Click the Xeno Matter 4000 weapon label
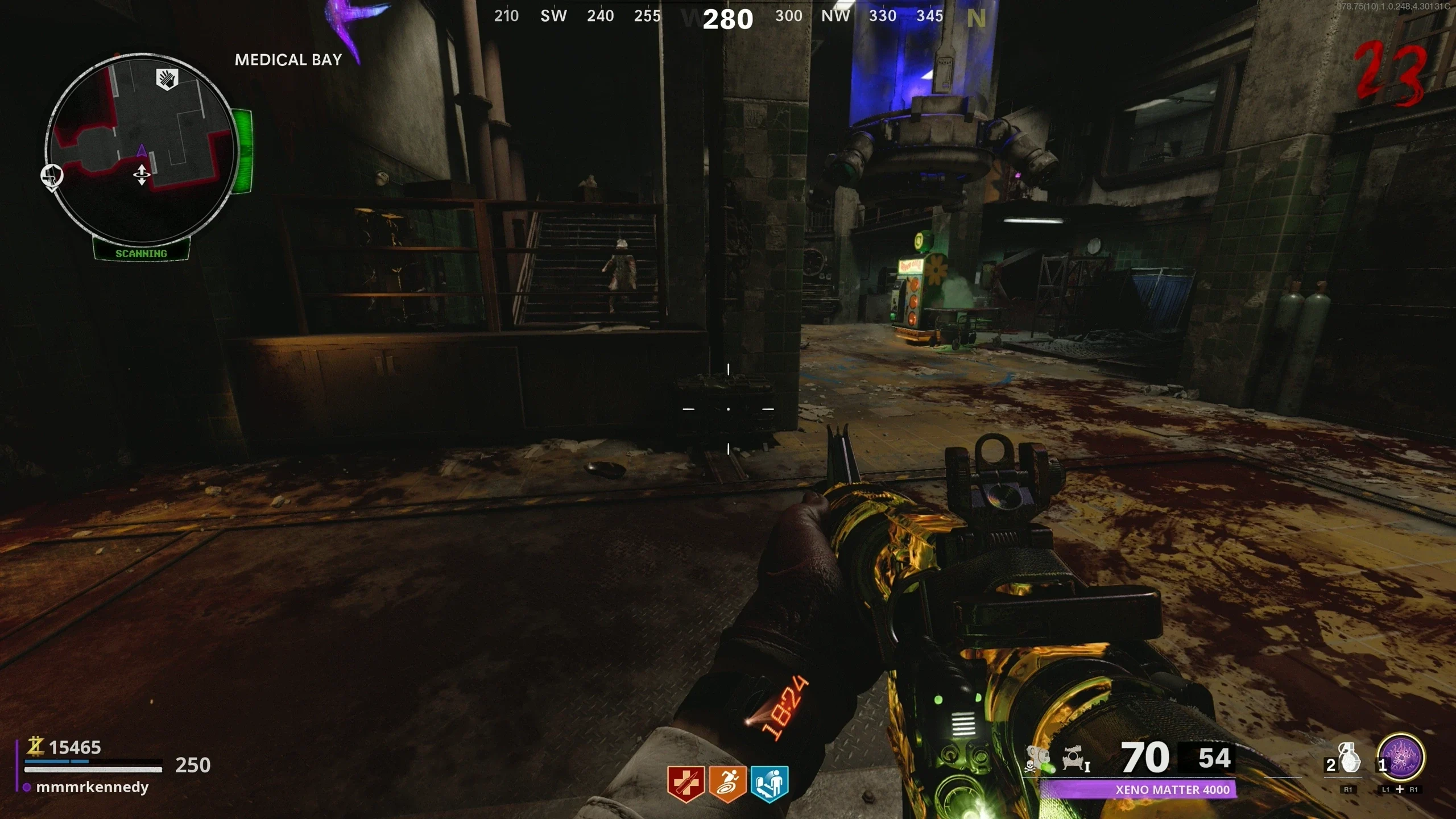The image size is (1456, 819). (x=1172, y=789)
